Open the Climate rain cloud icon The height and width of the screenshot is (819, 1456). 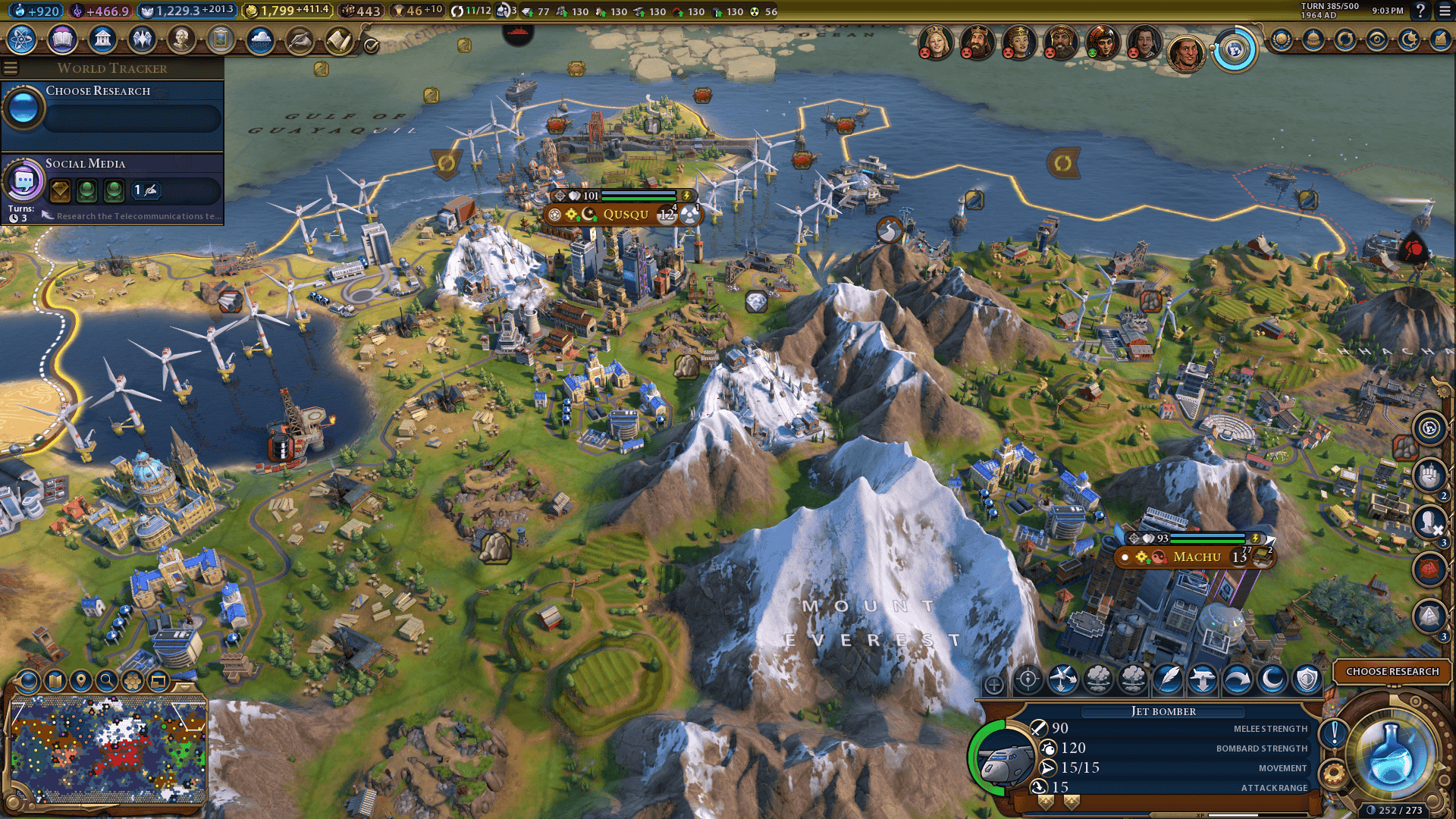coord(260,39)
